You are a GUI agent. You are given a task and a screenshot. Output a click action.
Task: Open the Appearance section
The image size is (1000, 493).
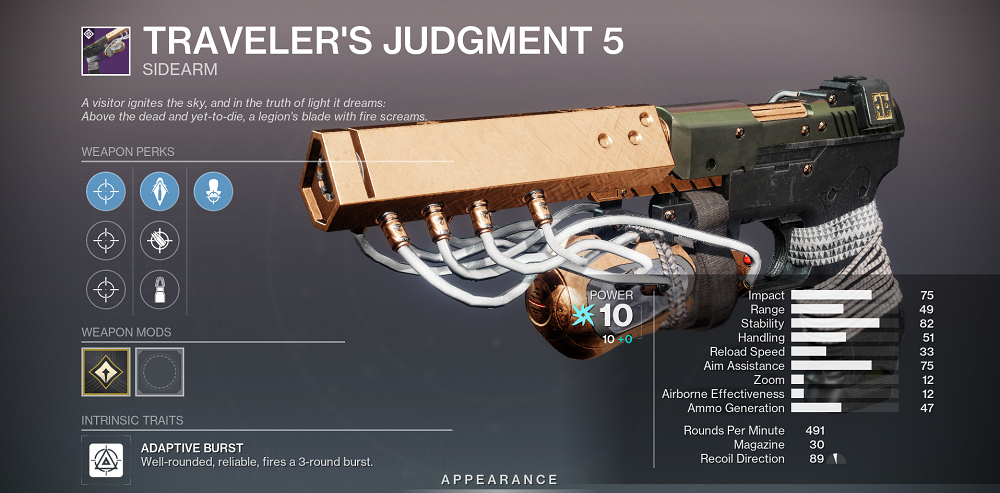(500, 480)
